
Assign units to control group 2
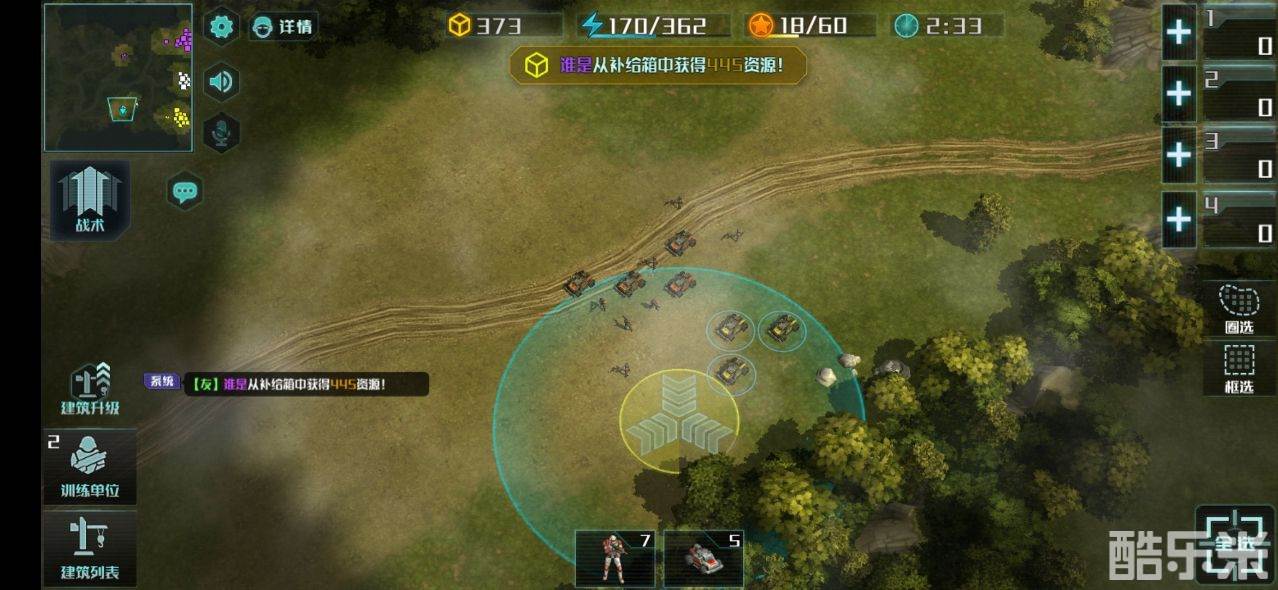(x=1179, y=94)
